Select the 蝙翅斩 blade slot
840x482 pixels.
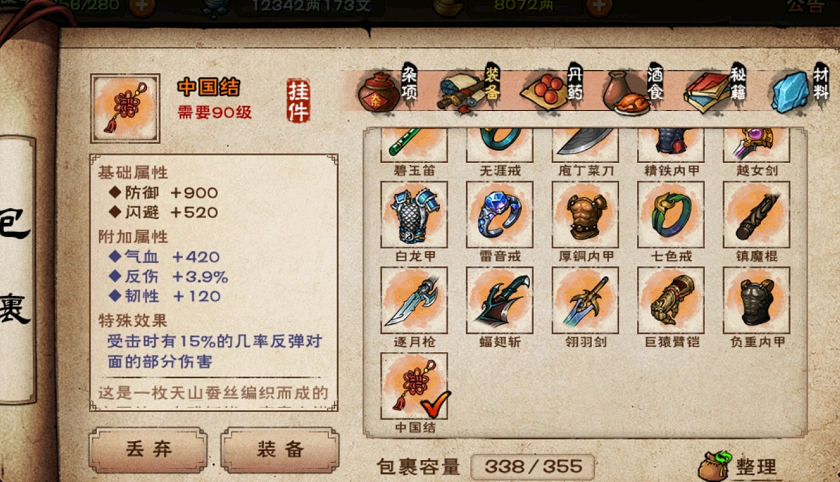(500, 300)
